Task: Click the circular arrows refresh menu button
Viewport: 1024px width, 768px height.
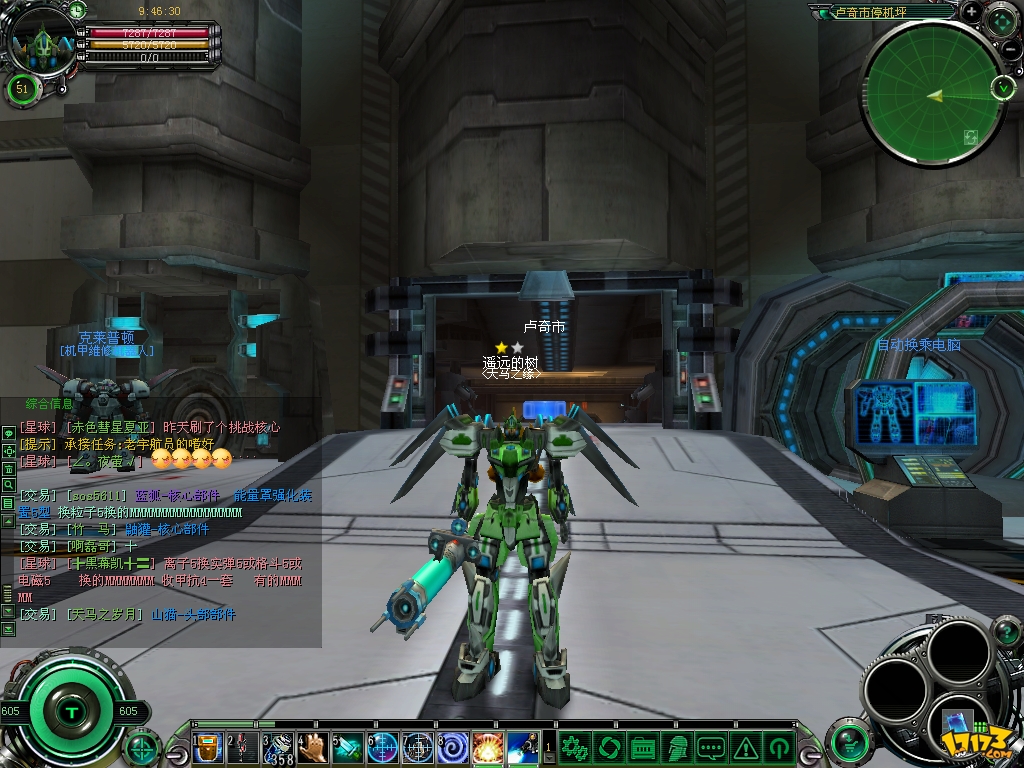Action: point(609,747)
